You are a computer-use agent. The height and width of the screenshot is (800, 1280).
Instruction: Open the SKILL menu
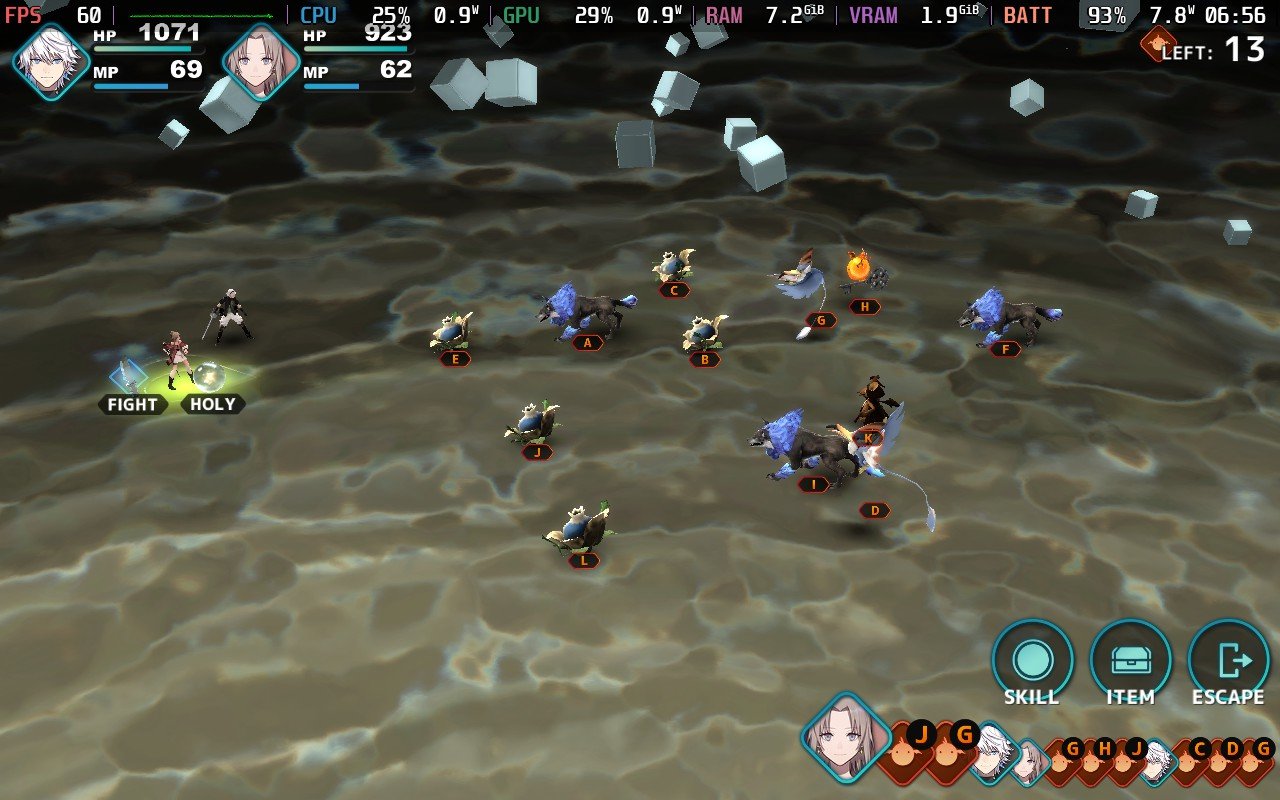point(1031,662)
